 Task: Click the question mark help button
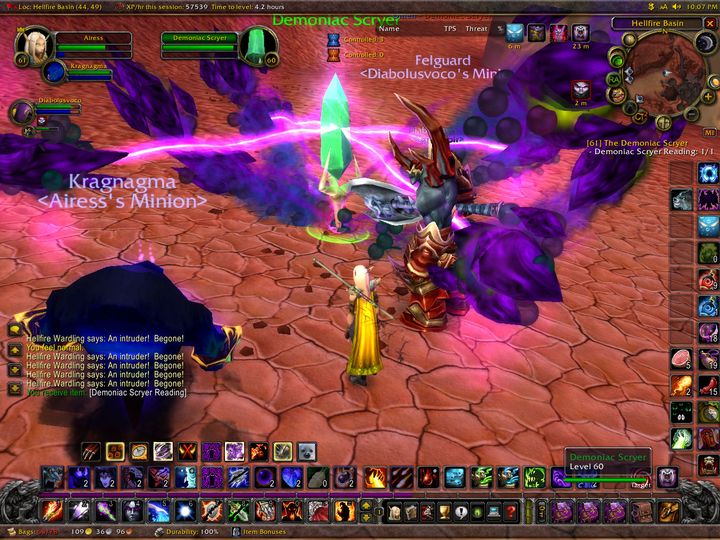click(x=510, y=512)
